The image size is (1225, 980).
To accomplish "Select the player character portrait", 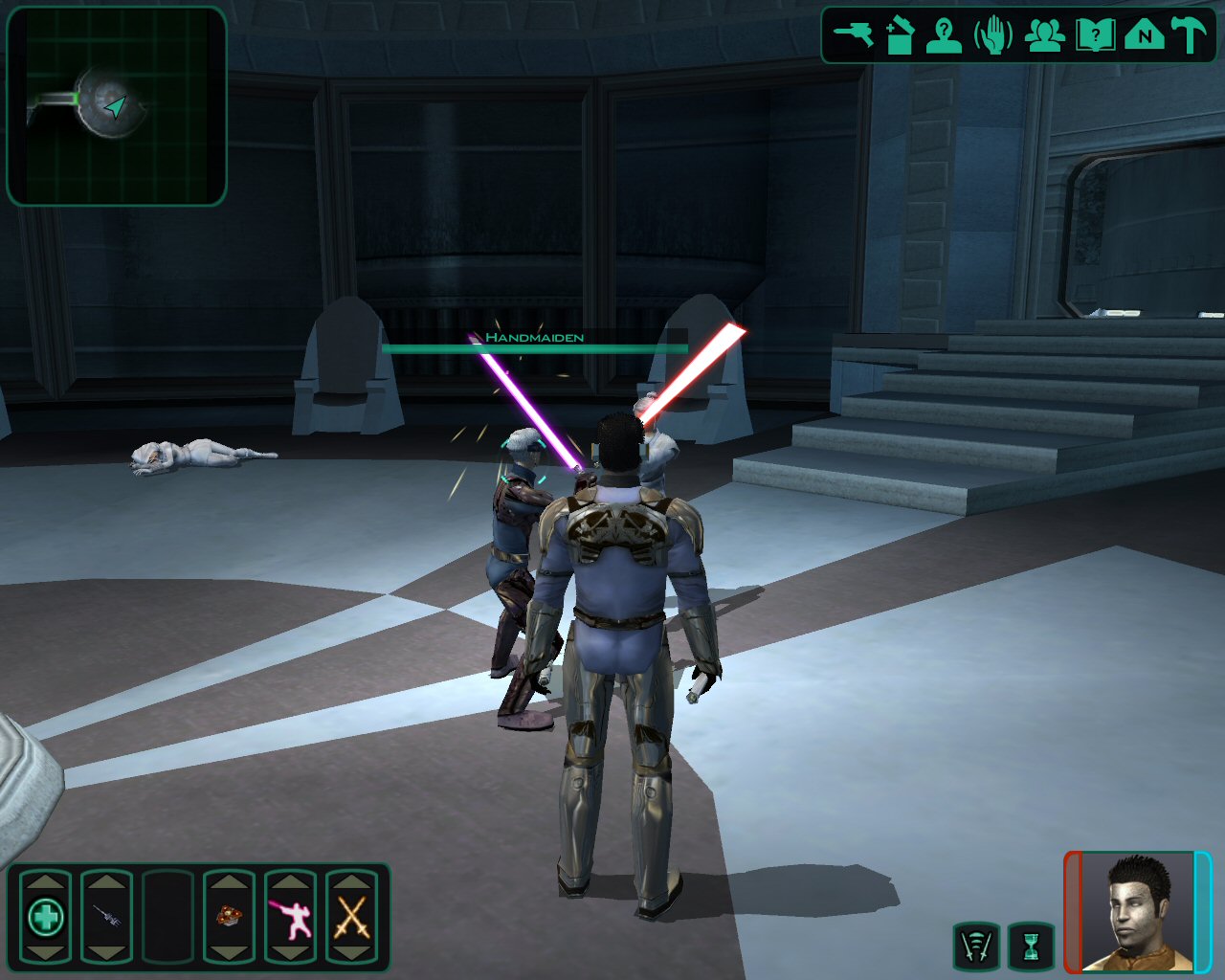I will tap(1138, 912).
